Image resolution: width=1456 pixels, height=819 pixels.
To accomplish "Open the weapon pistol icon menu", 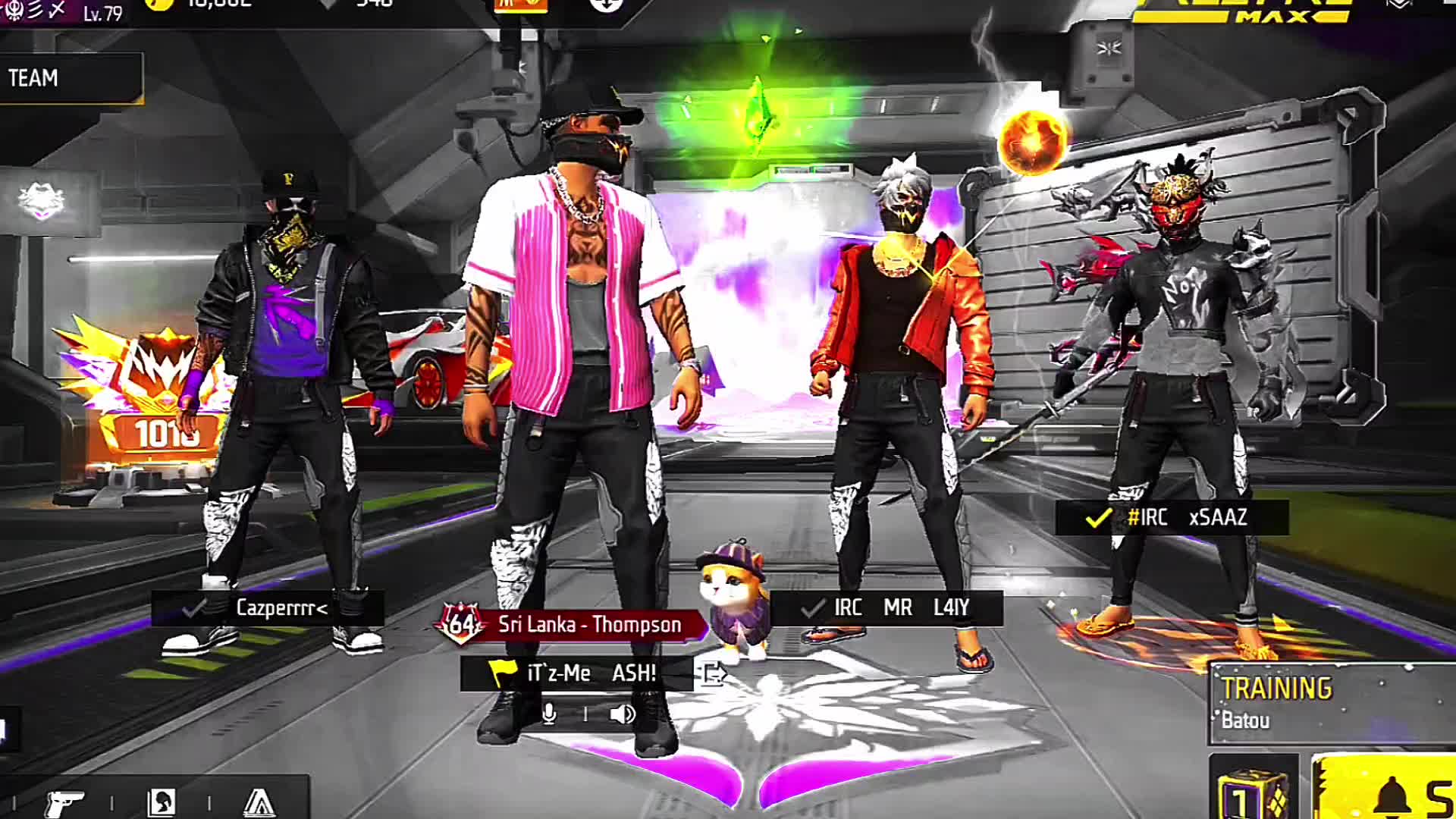I will [64, 802].
